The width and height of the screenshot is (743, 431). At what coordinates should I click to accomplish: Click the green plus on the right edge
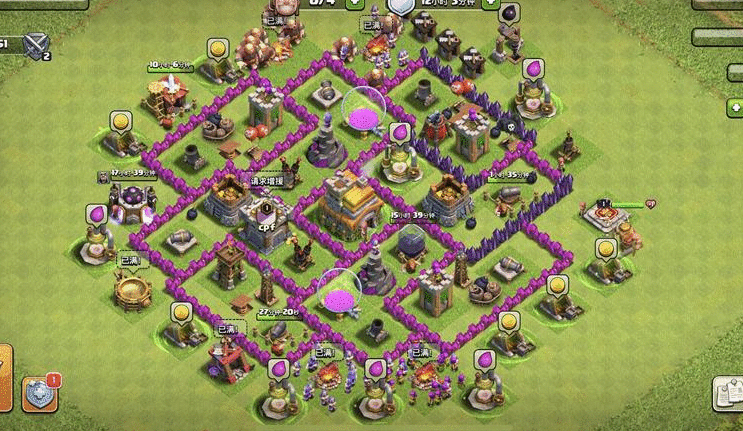pos(733,107)
